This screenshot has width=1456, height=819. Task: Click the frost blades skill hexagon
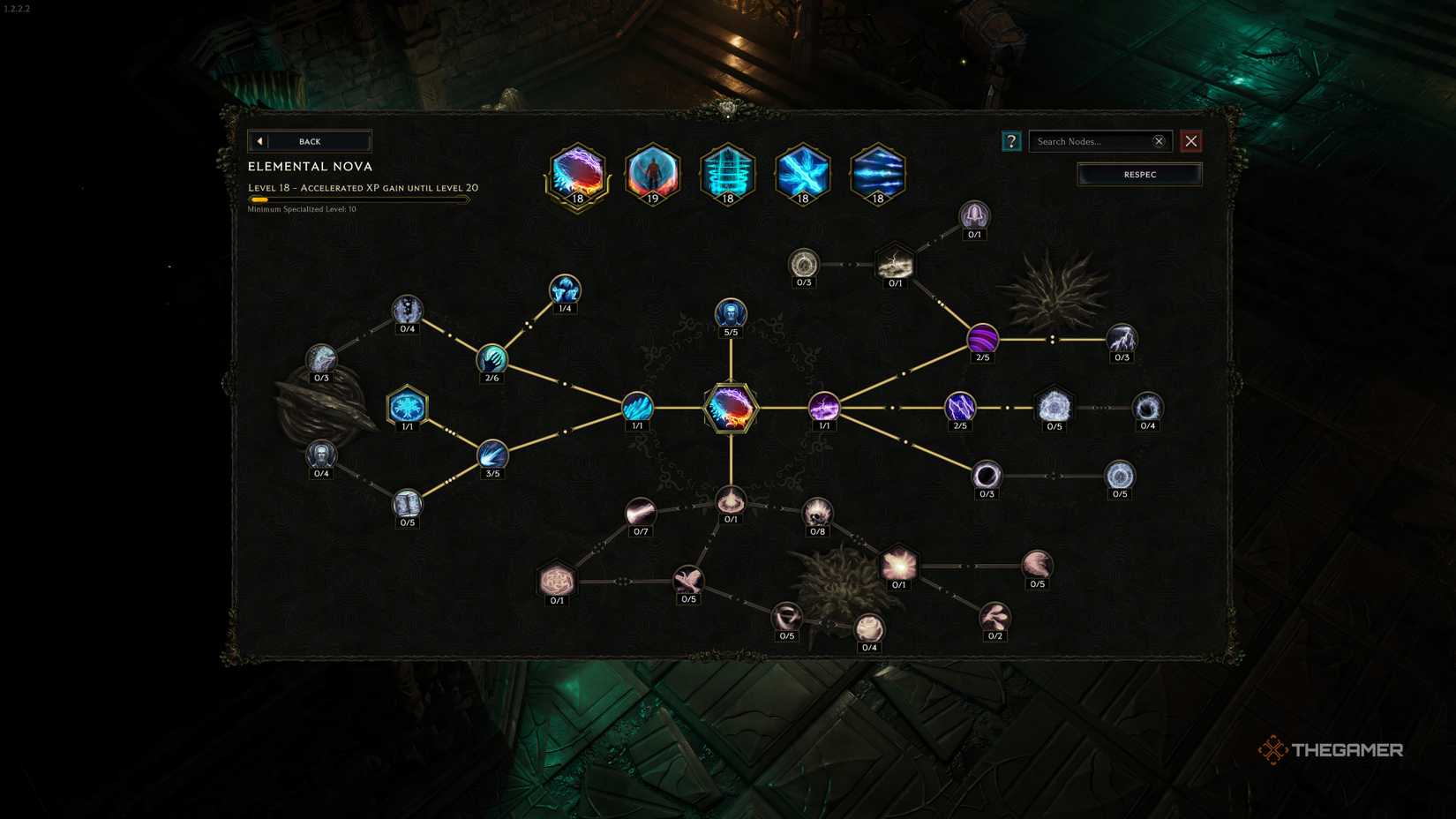(x=802, y=174)
